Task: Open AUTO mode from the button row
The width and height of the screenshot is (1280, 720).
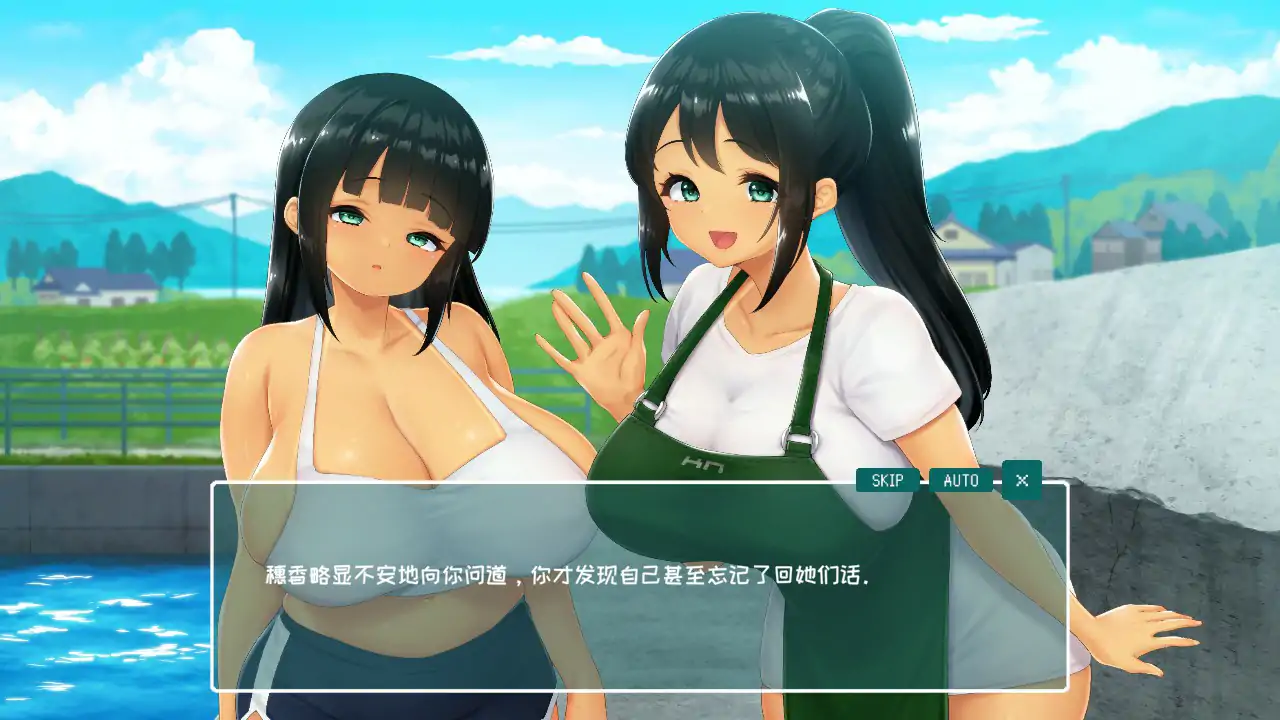Action: click(x=959, y=481)
